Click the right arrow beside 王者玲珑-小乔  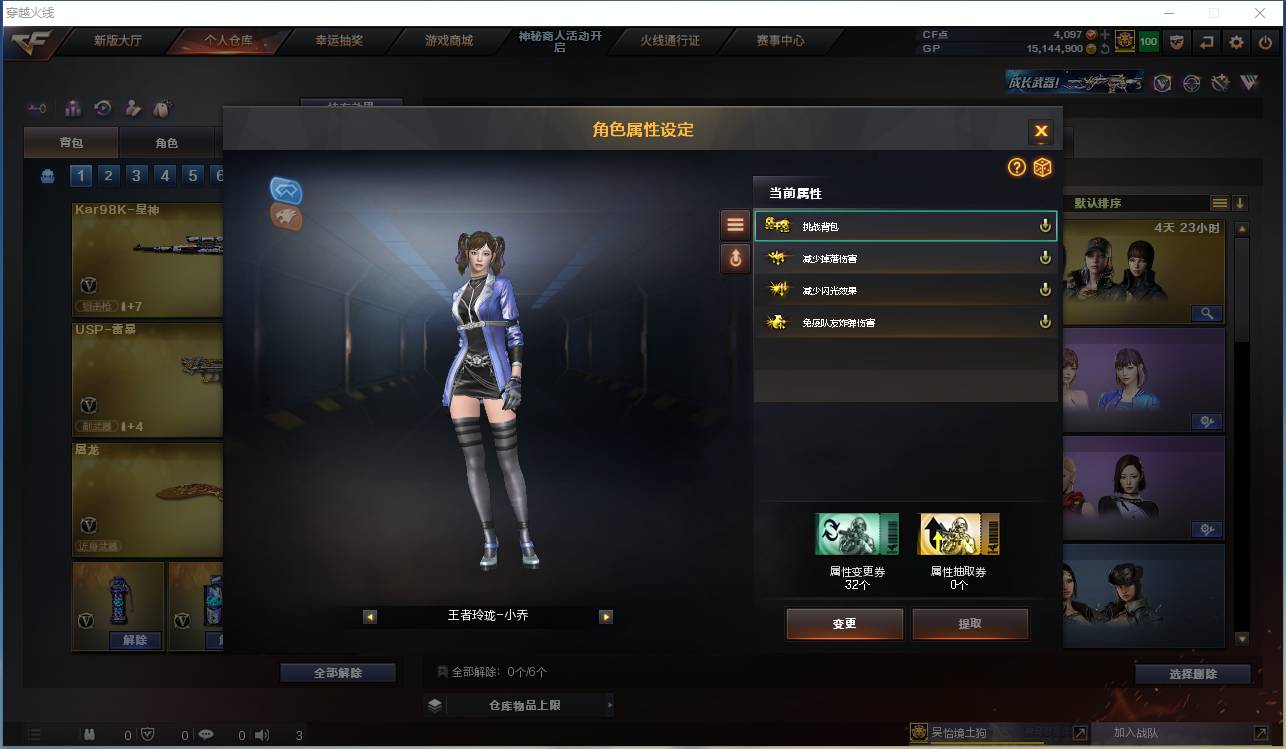[606, 617]
